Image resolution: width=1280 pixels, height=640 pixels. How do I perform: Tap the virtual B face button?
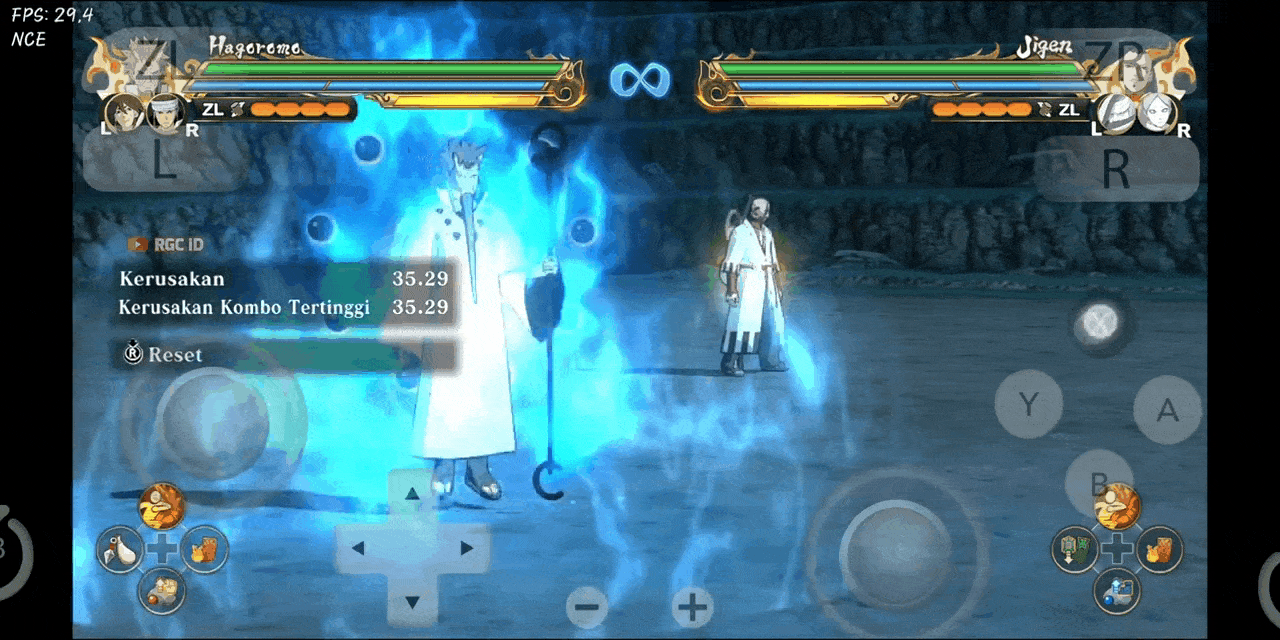click(1098, 483)
